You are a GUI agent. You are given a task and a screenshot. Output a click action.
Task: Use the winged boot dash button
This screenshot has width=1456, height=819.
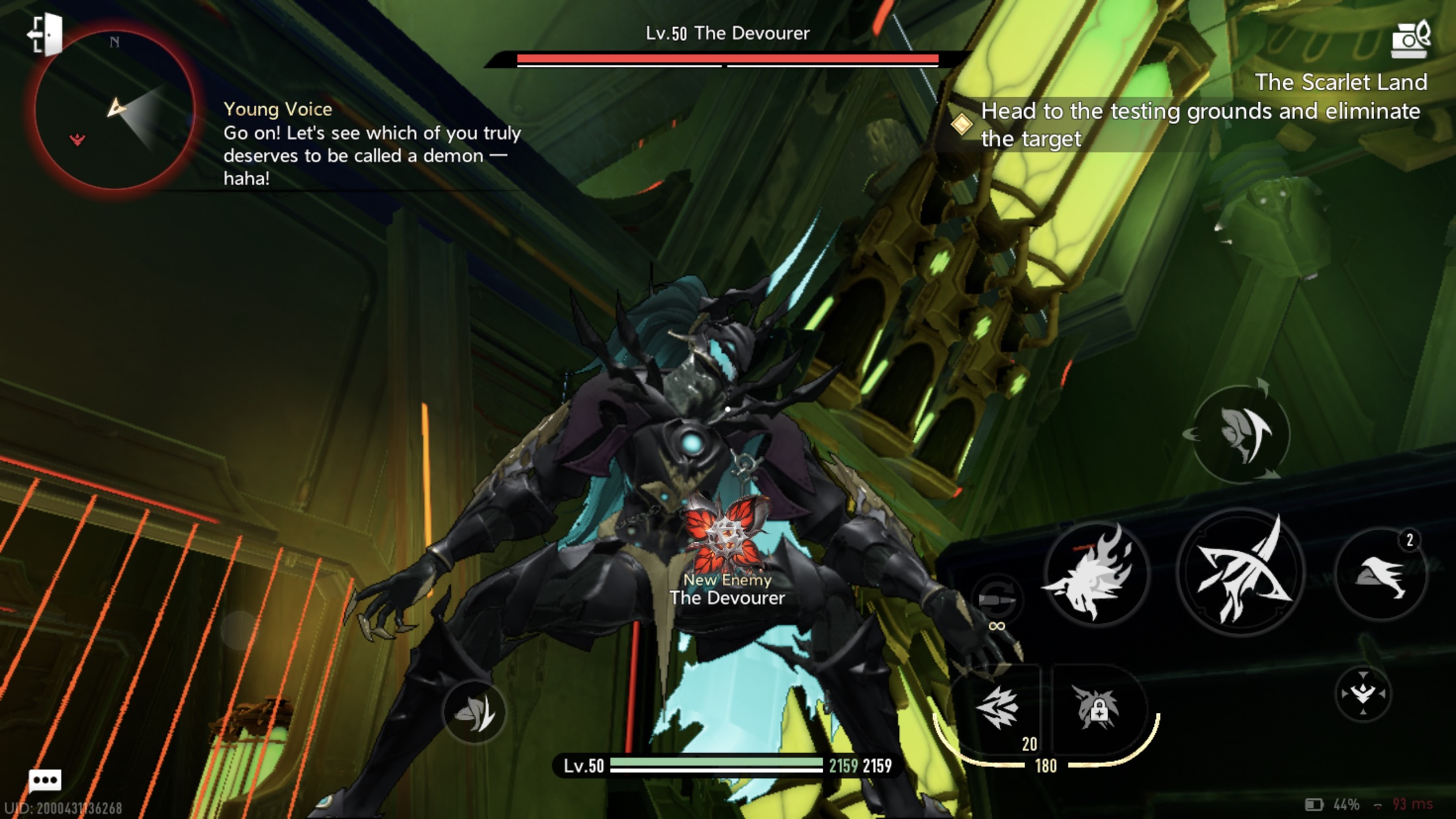[x=1380, y=574]
